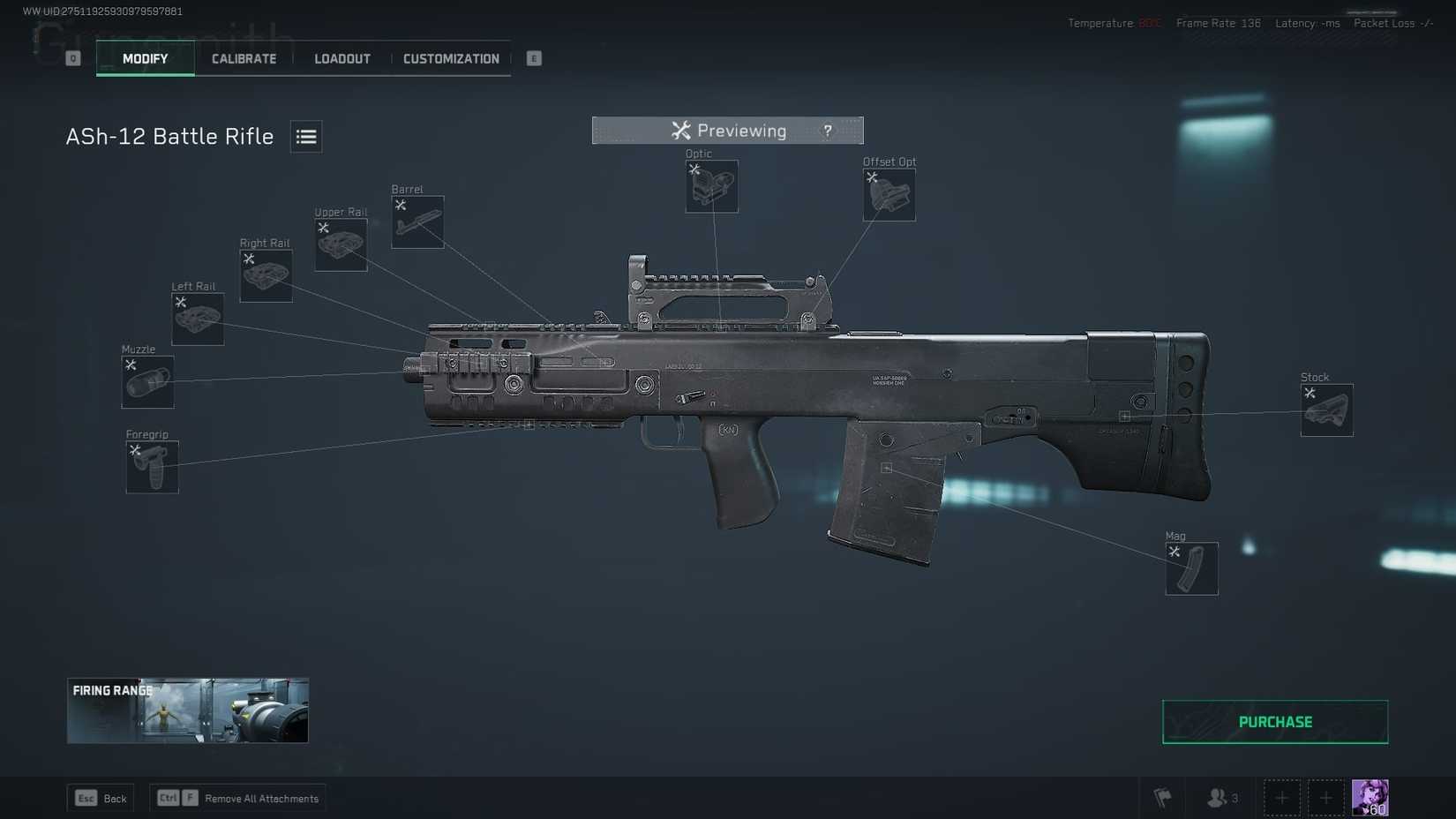Screen dimensions: 1456x819
Task: Open the list menu beside ASh-12 Battle Rifle
Action: [306, 137]
